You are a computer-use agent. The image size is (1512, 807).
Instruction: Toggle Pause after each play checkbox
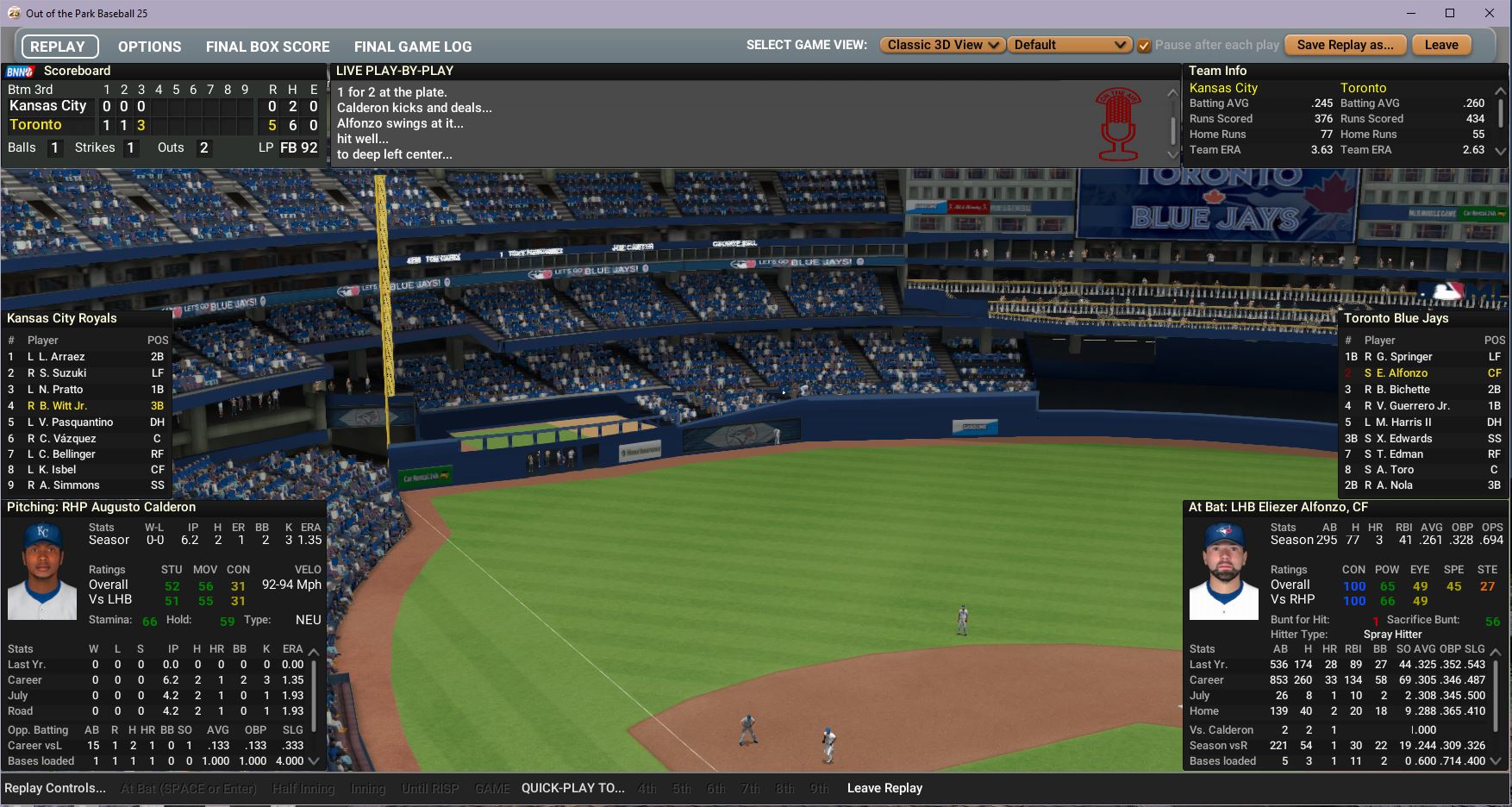pos(1144,46)
